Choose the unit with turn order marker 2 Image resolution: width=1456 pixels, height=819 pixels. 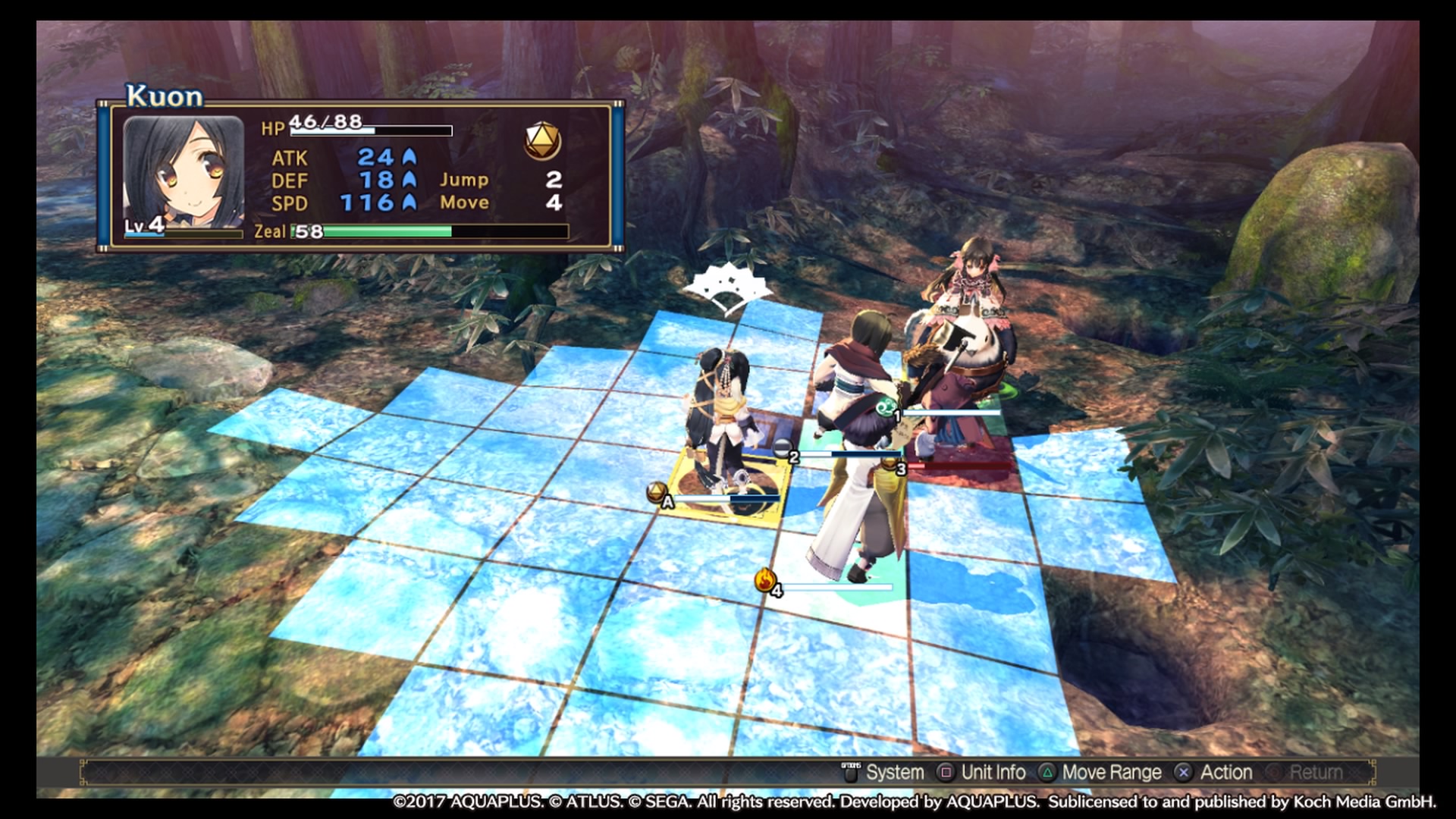tap(785, 450)
